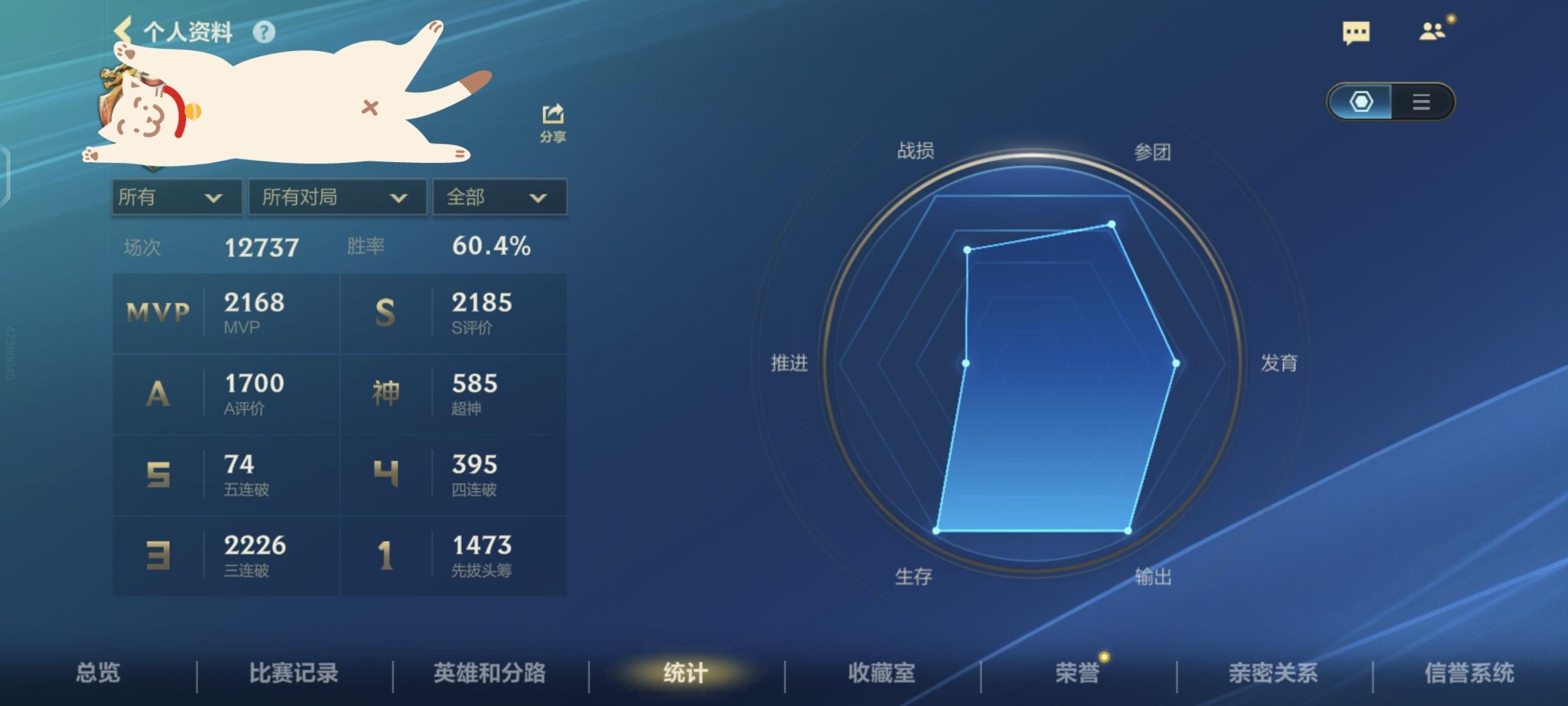Open the 所有对局 match type dropdown

[x=336, y=197]
